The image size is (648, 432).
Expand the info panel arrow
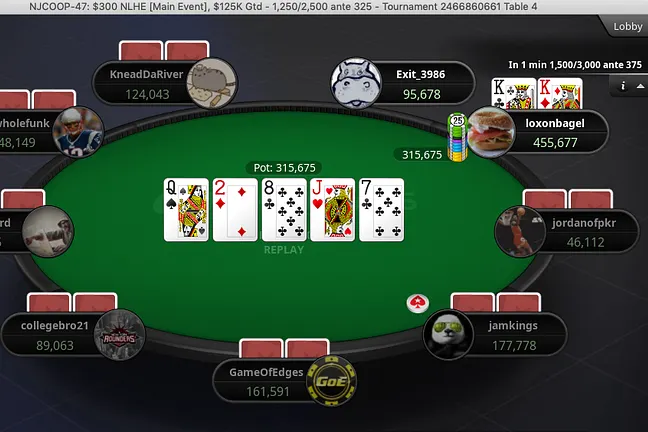click(639, 86)
